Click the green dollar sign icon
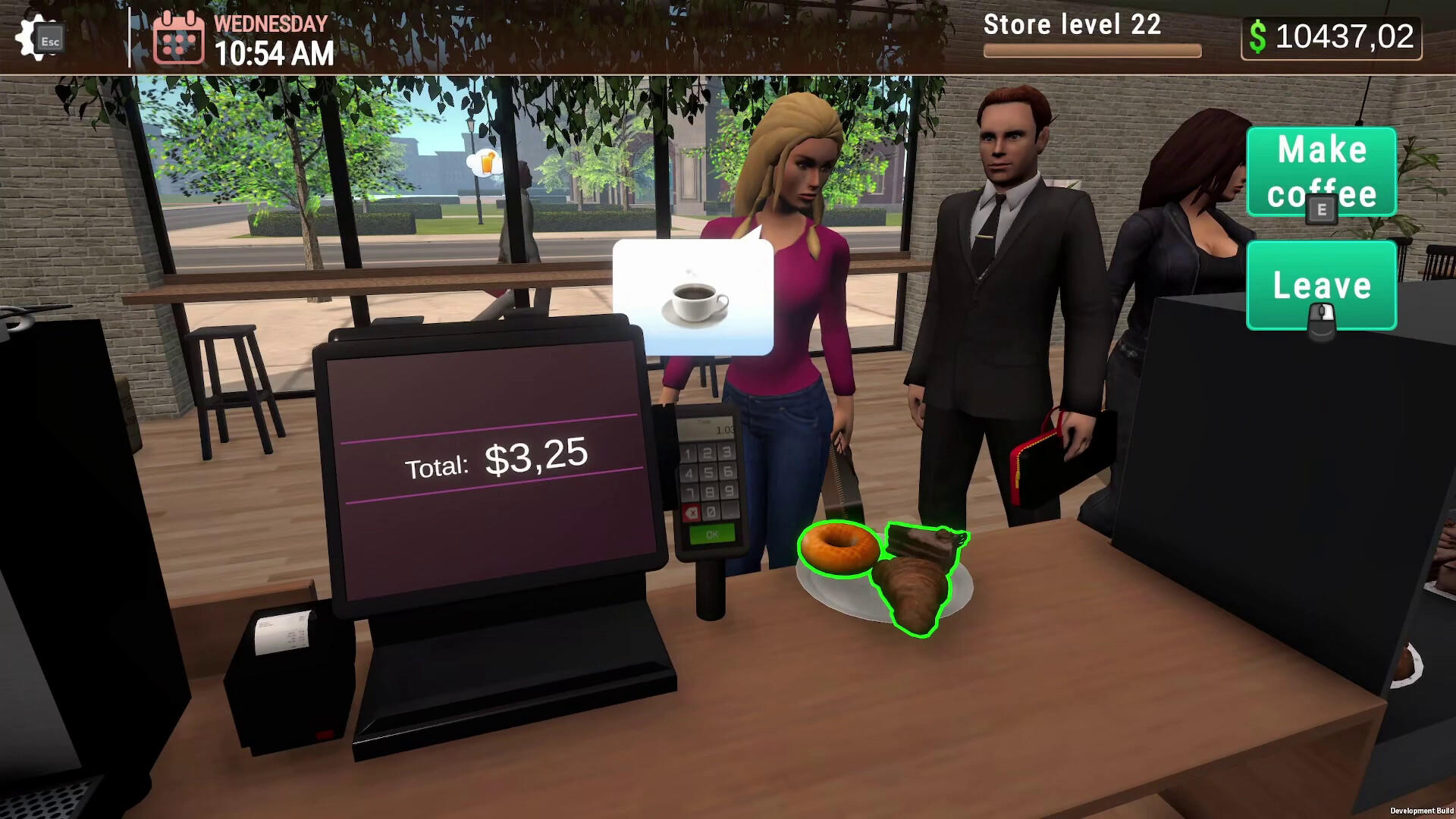The height and width of the screenshot is (819, 1456). tap(1259, 38)
